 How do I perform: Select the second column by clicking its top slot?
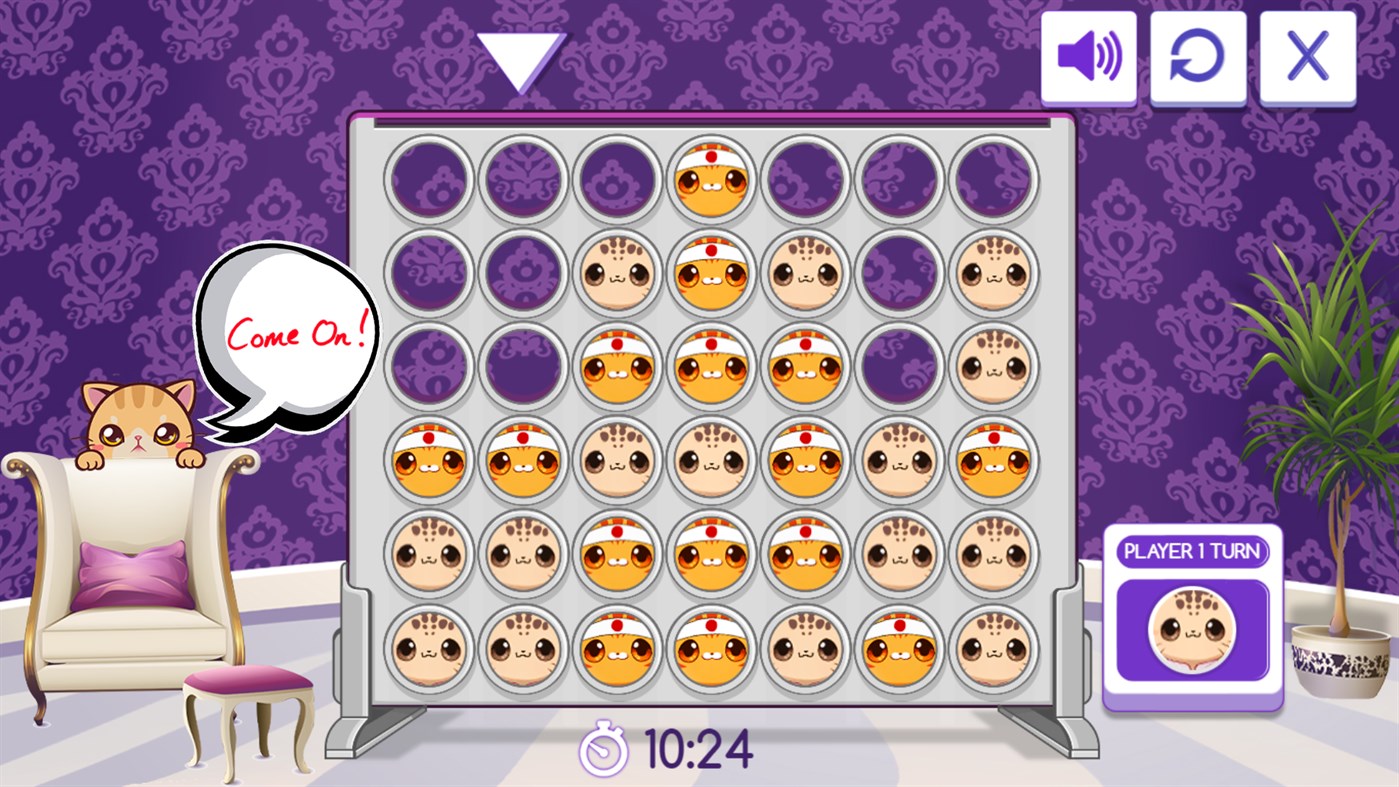pyautogui.click(x=523, y=178)
